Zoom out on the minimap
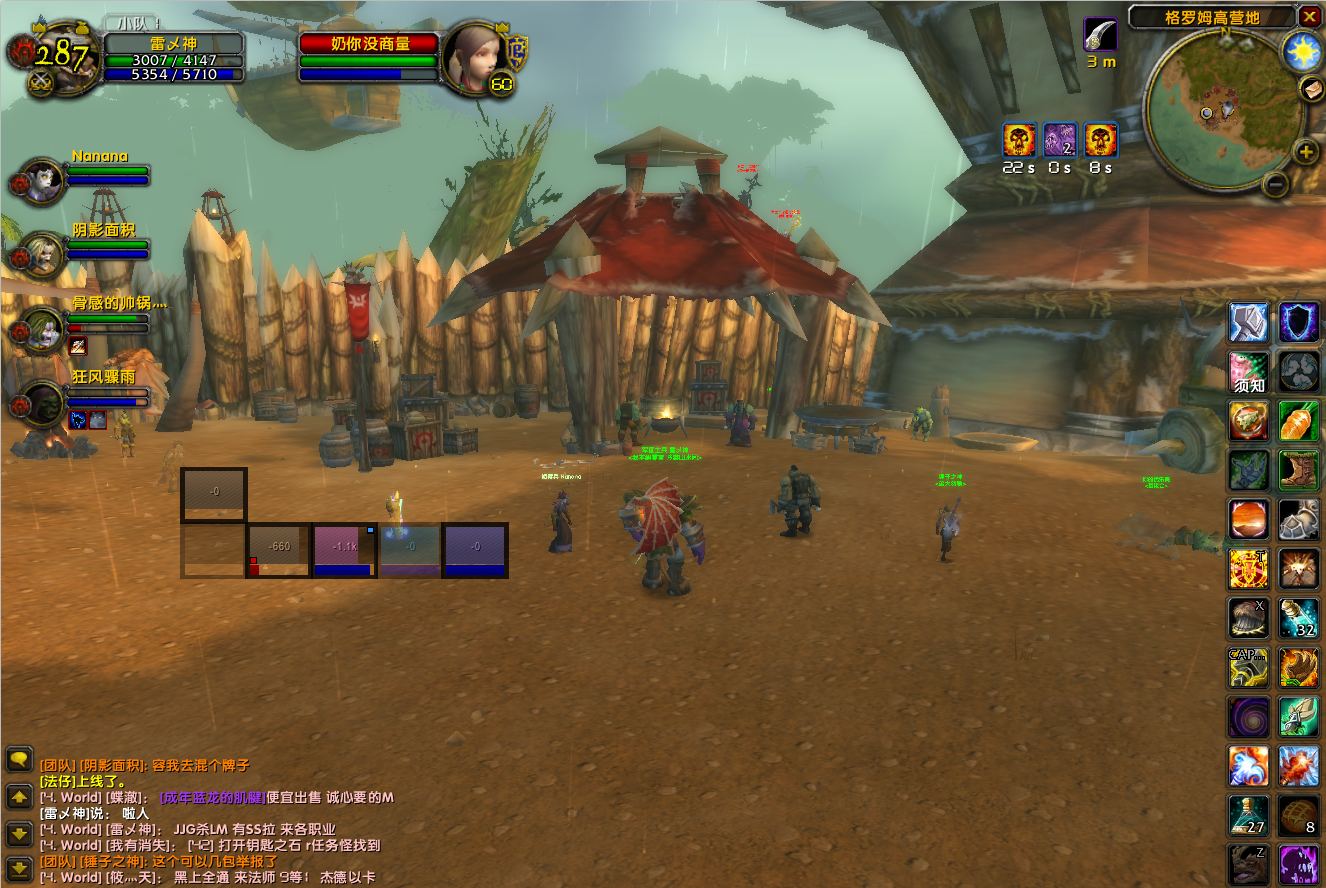 pyautogui.click(x=1275, y=184)
